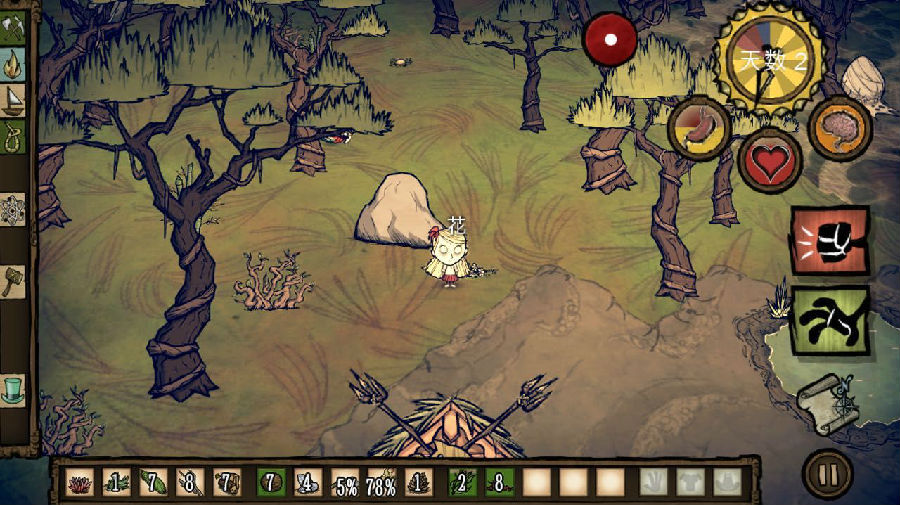Select the green slot with count 2
This screenshot has width=900, height=505.
pyautogui.click(x=460, y=483)
